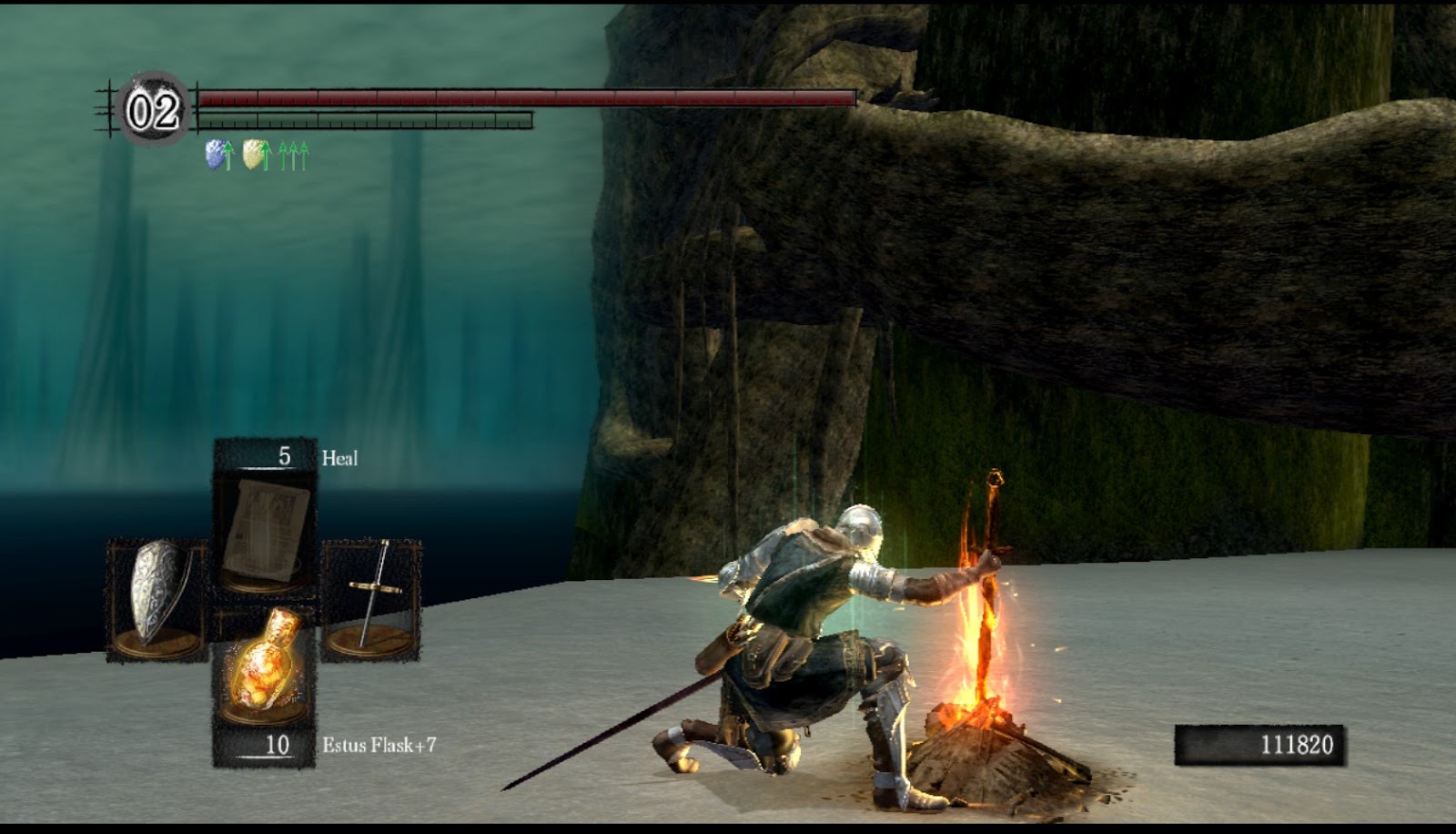Screen dimensions: 1456x834
Task: Click the blue shield buff icon
Action: 214,153
